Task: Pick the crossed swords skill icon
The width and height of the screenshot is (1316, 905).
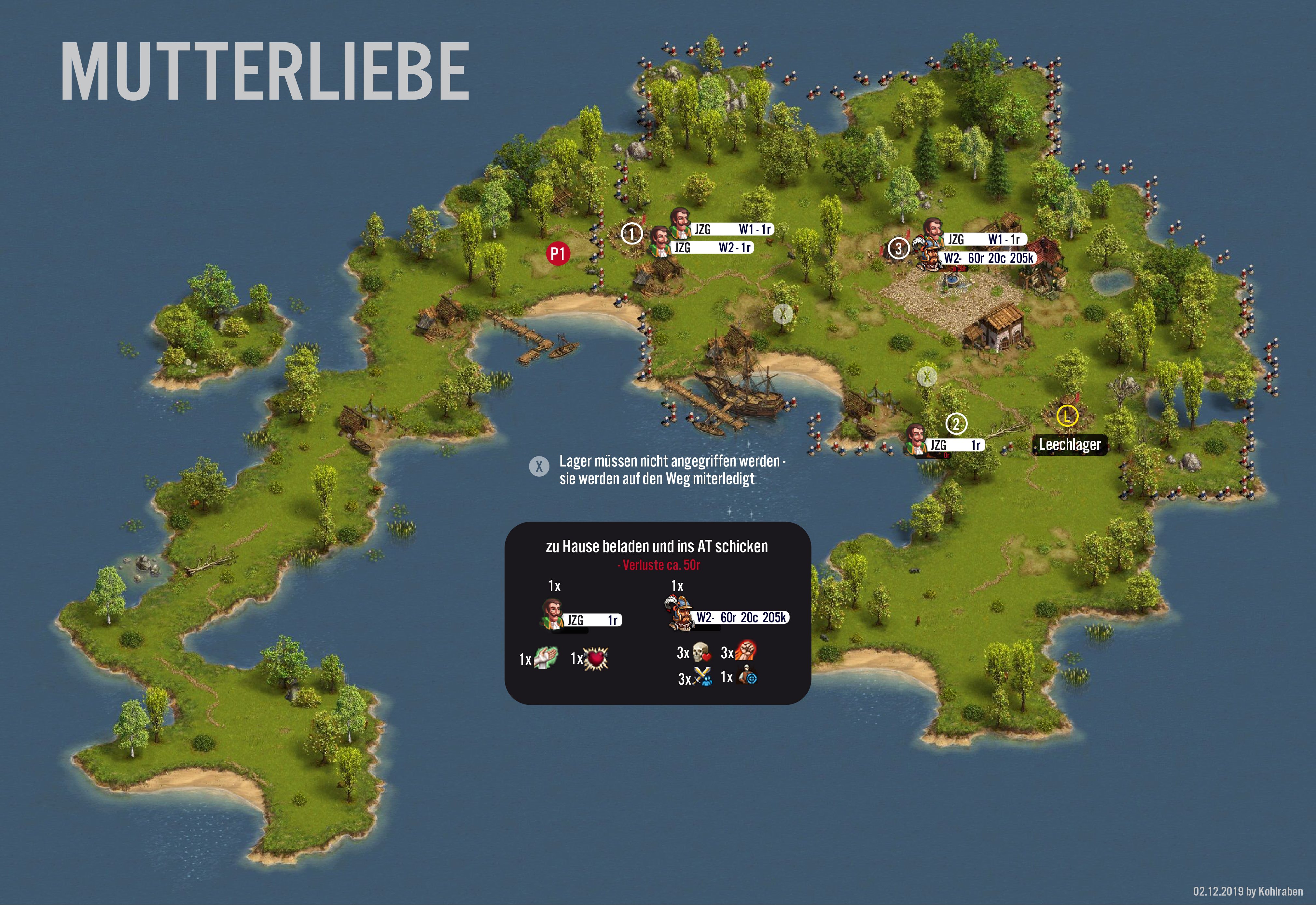Action: pos(702,678)
